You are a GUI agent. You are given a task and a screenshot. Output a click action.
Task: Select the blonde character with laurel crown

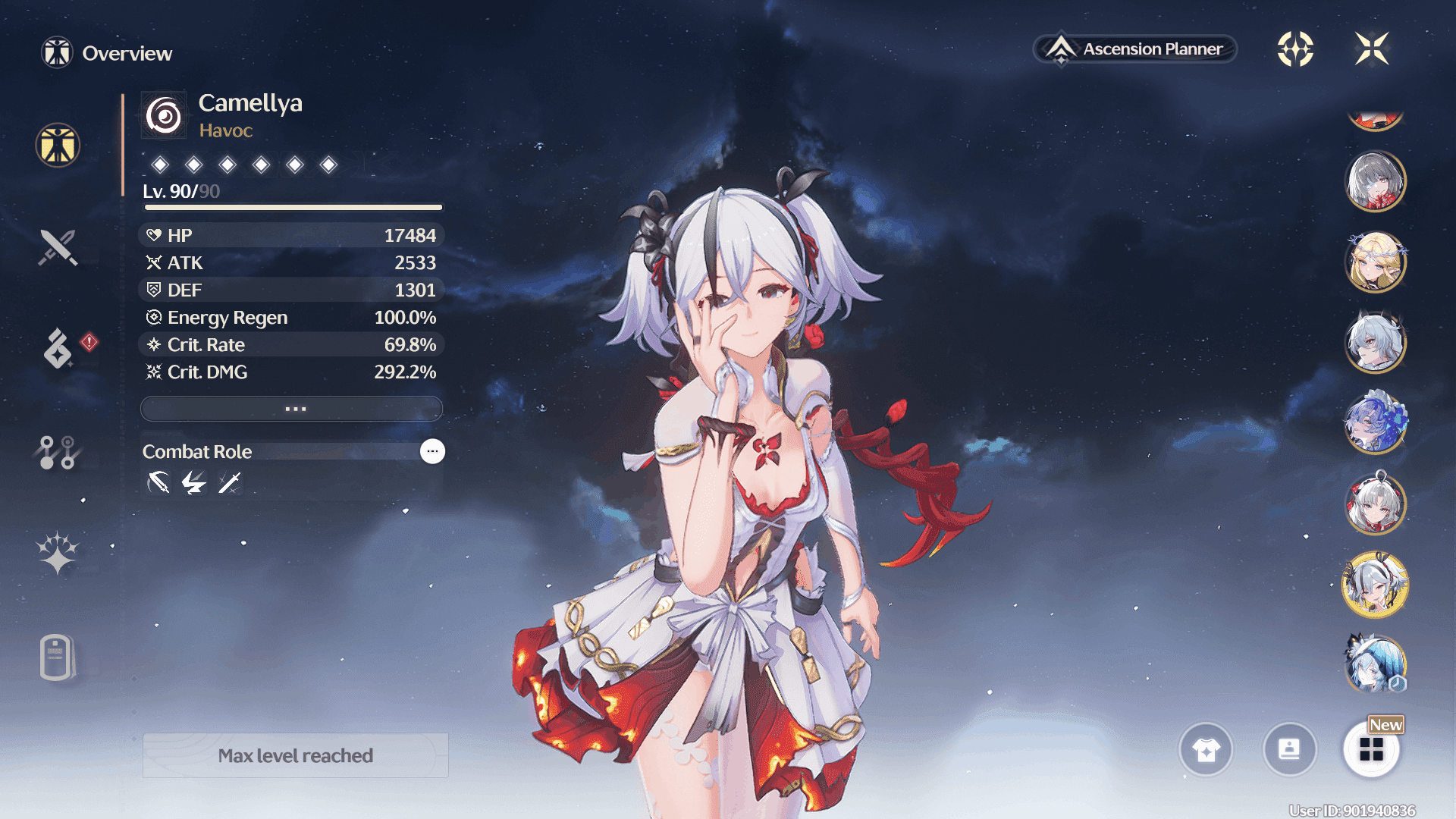coord(1375,262)
